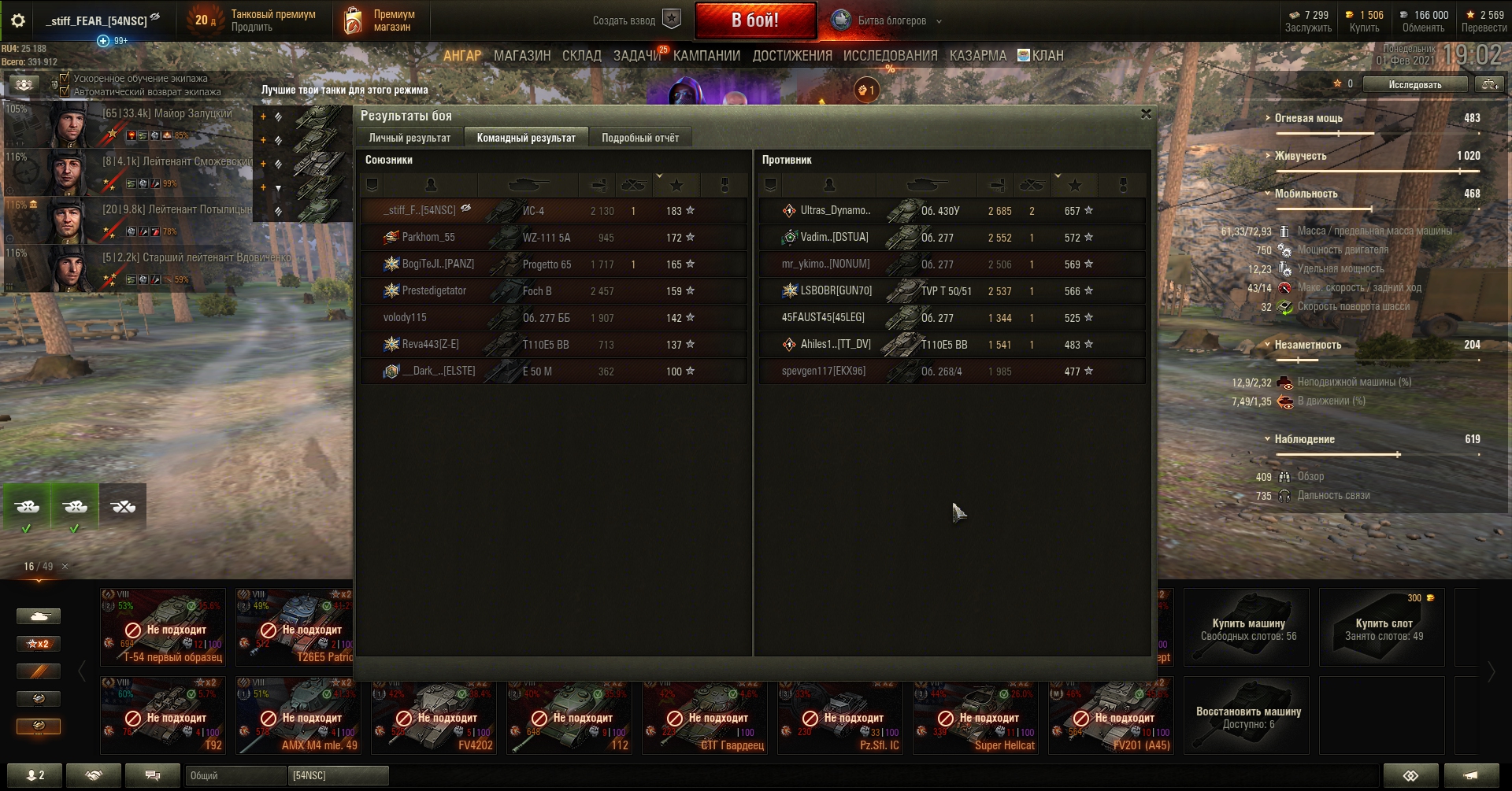This screenshot has width=1512, height=791.
Task: Open the МАГАЗИН menu
Action: point(521,56)
